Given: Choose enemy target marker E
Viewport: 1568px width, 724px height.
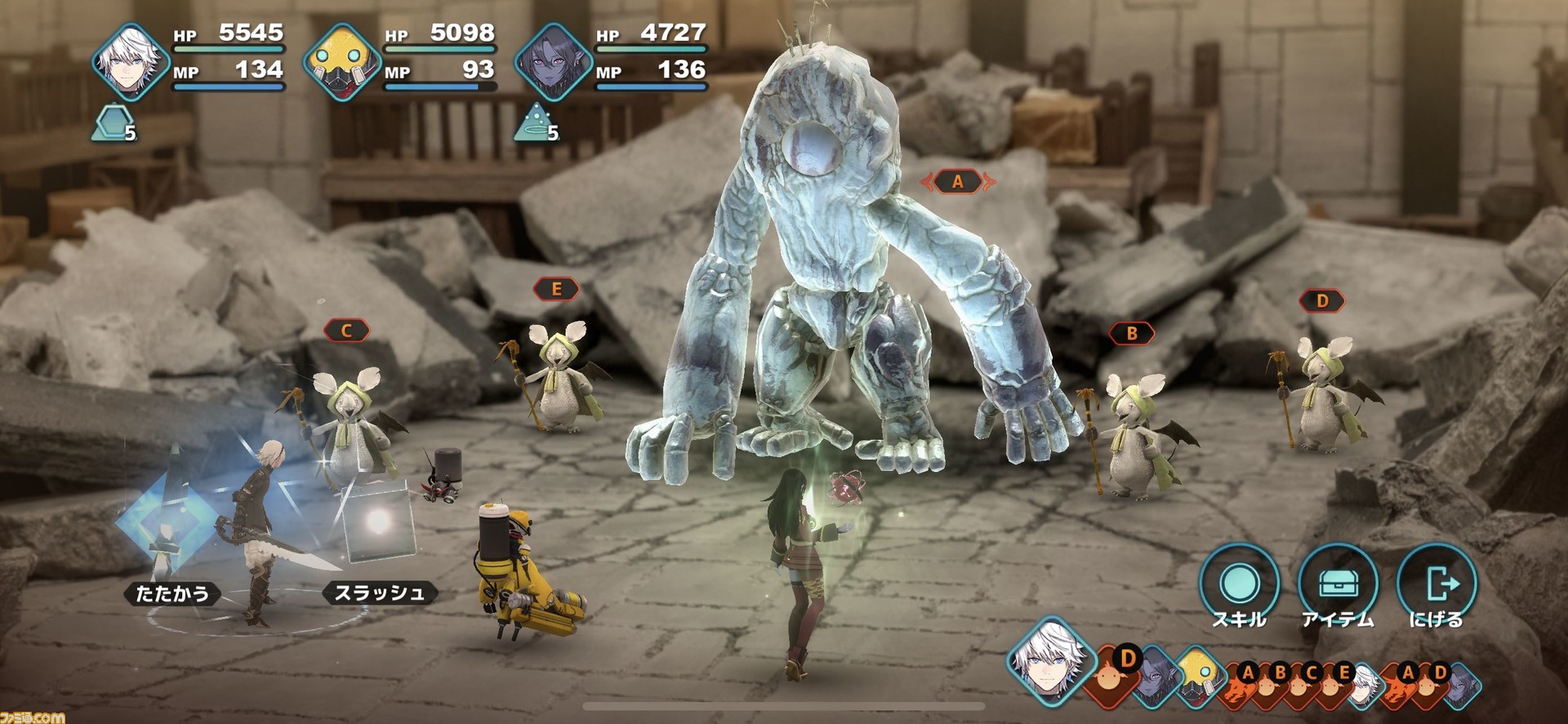Looking at the screenshot, I should (x=556, y=289).
